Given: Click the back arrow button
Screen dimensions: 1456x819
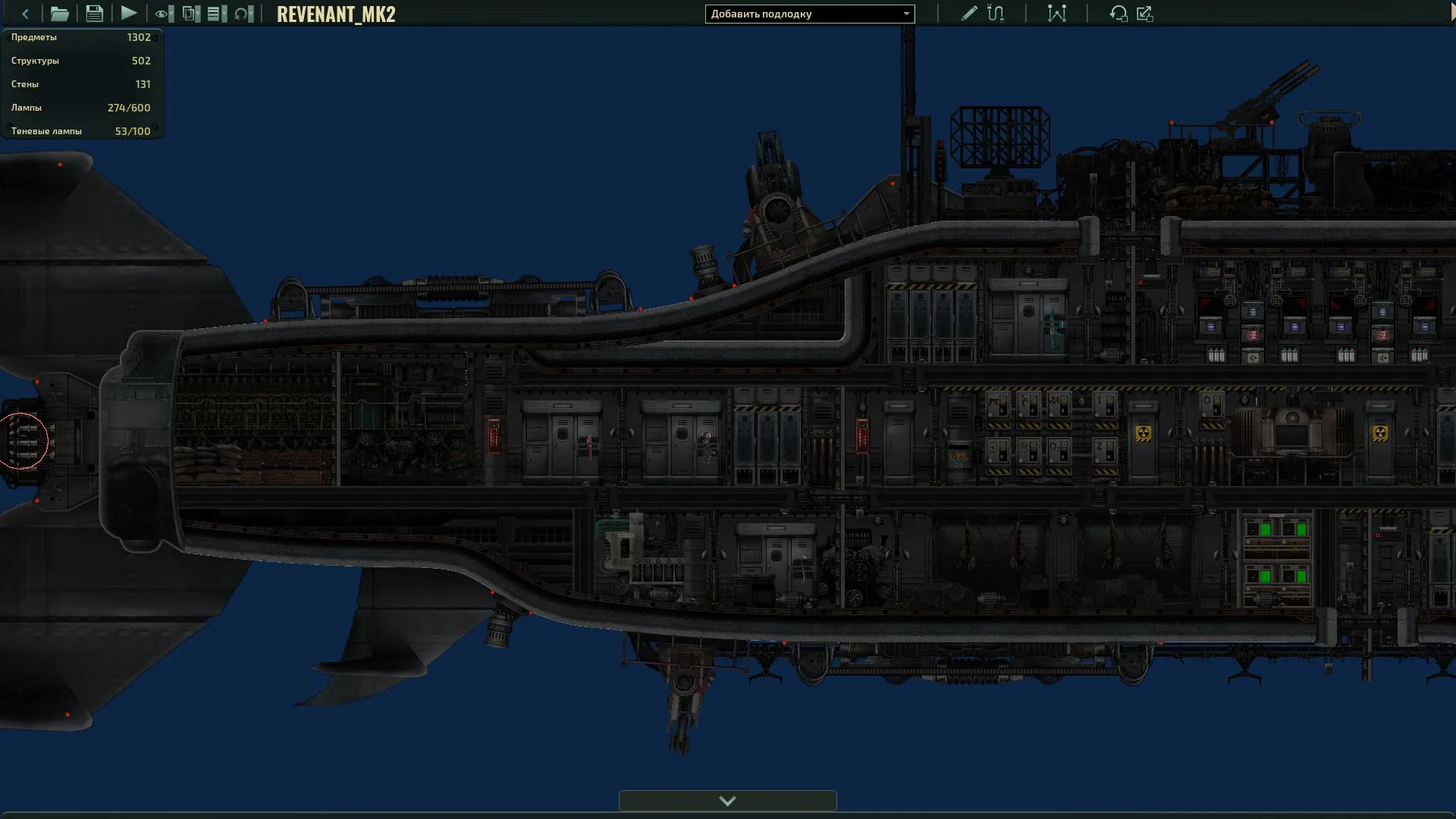Looking at the screenshot, I should pyautogui.click(x=25, y=14).
